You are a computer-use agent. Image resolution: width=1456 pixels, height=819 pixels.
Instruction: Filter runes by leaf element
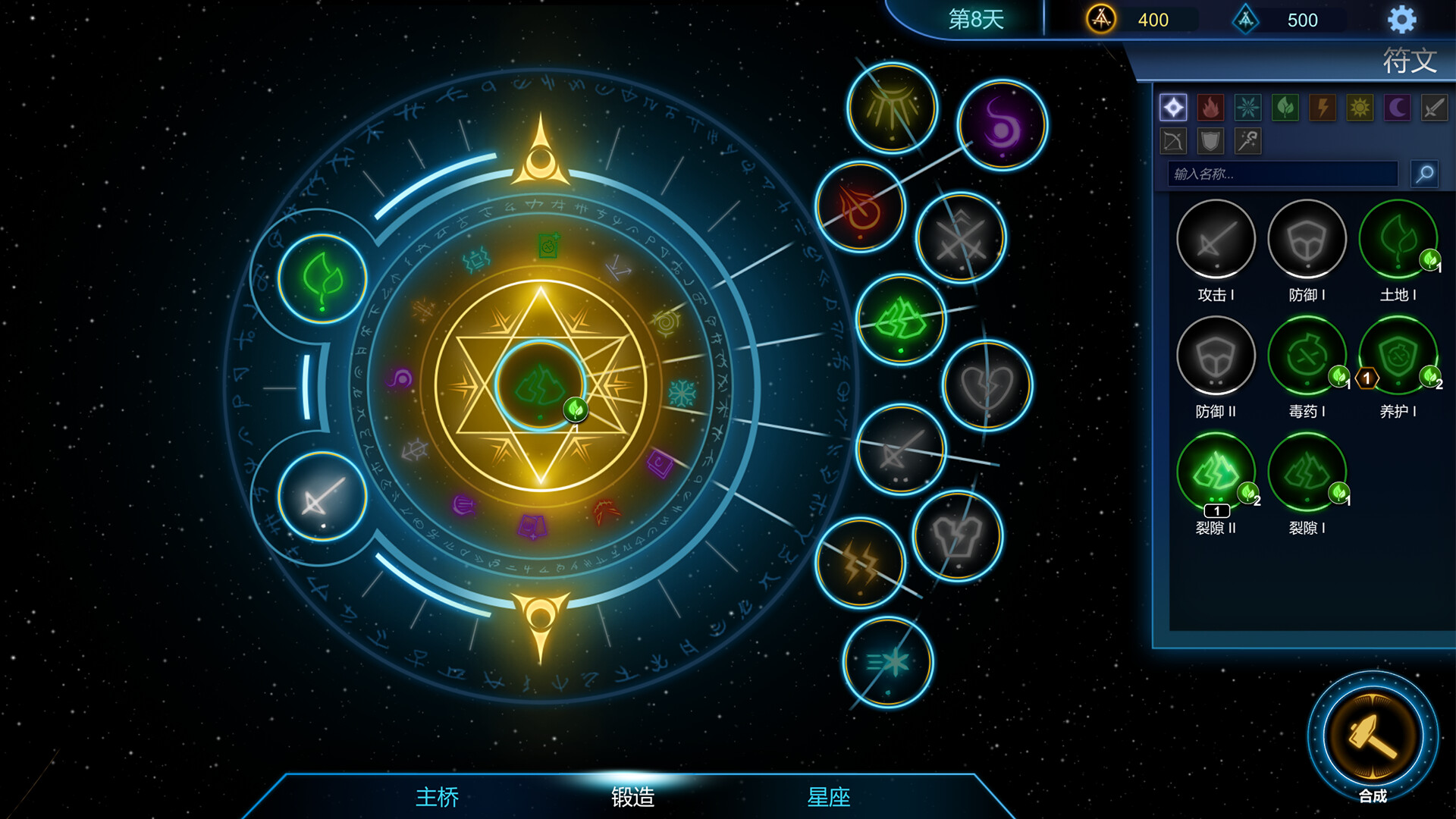[1285, 108]
